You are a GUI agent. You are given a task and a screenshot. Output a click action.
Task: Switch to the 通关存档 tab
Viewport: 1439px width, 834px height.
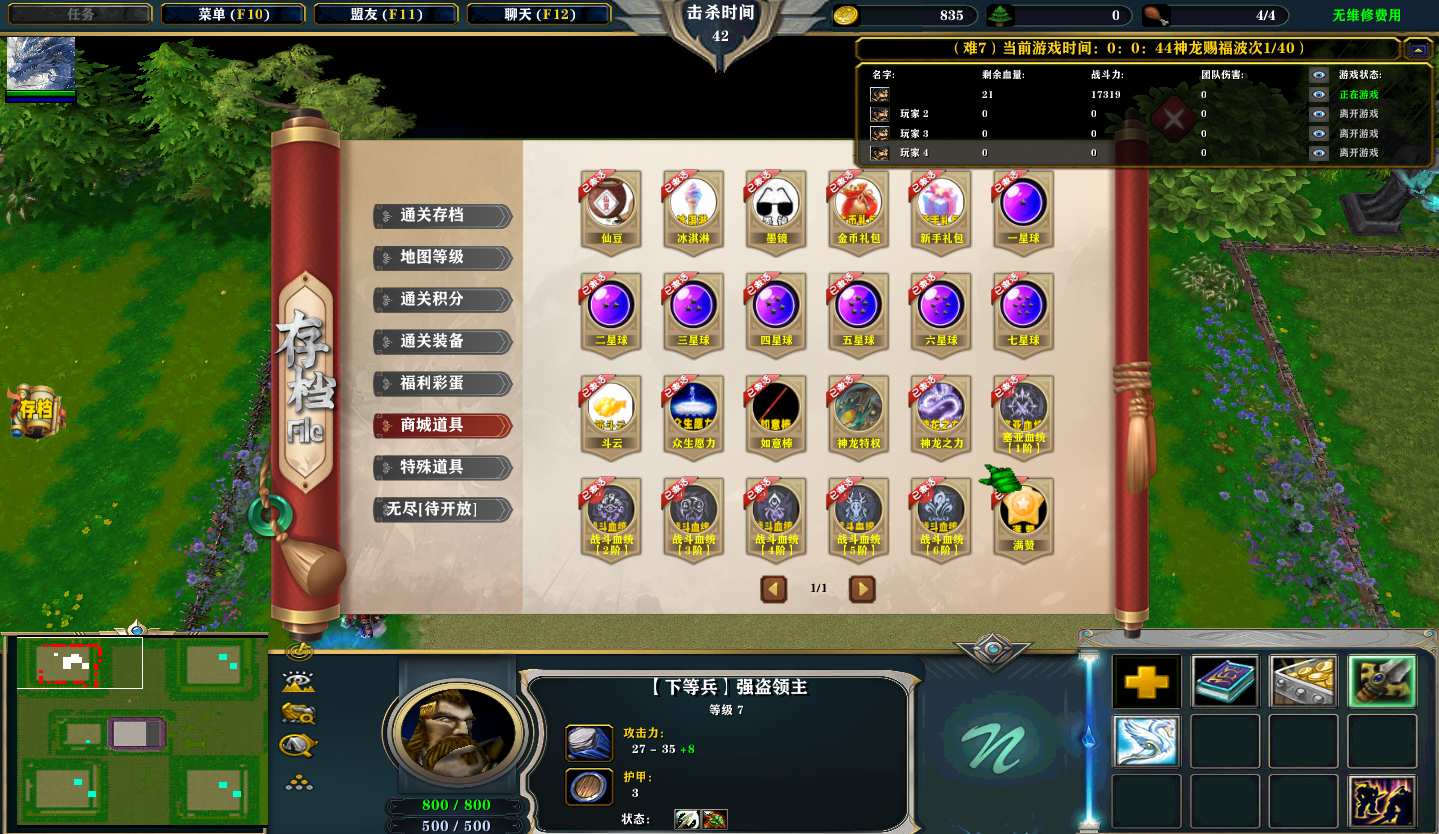click(x=442, y=216)
